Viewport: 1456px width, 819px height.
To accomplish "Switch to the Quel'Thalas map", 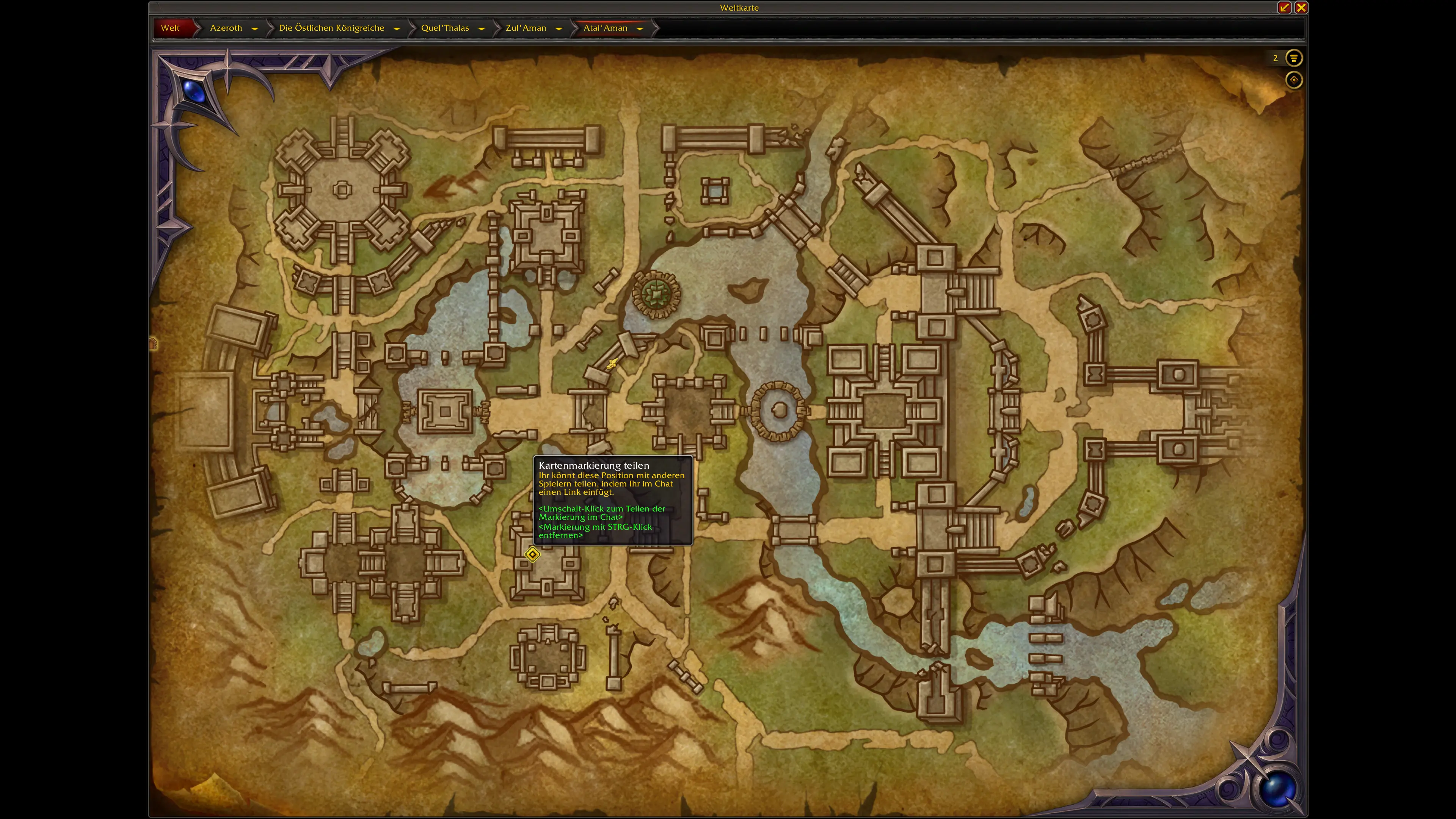I will coord(445,28).
